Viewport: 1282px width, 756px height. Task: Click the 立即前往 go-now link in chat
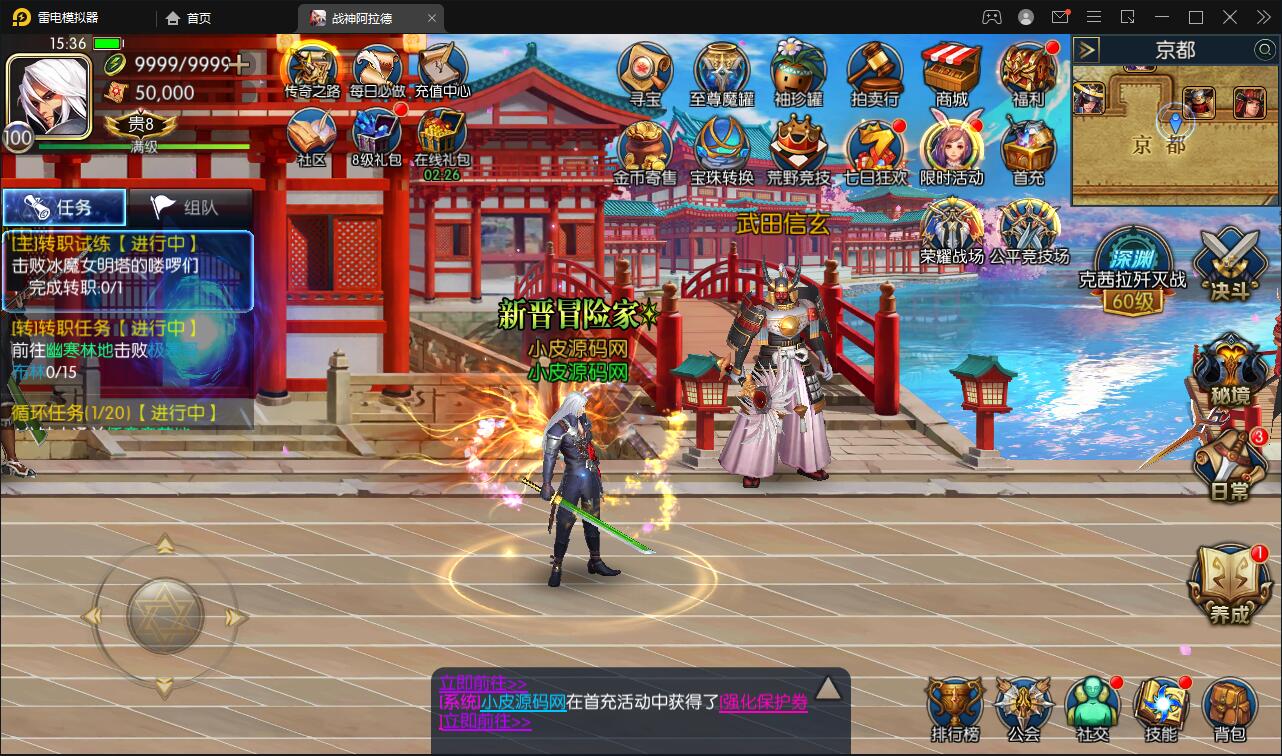(487, 722)
